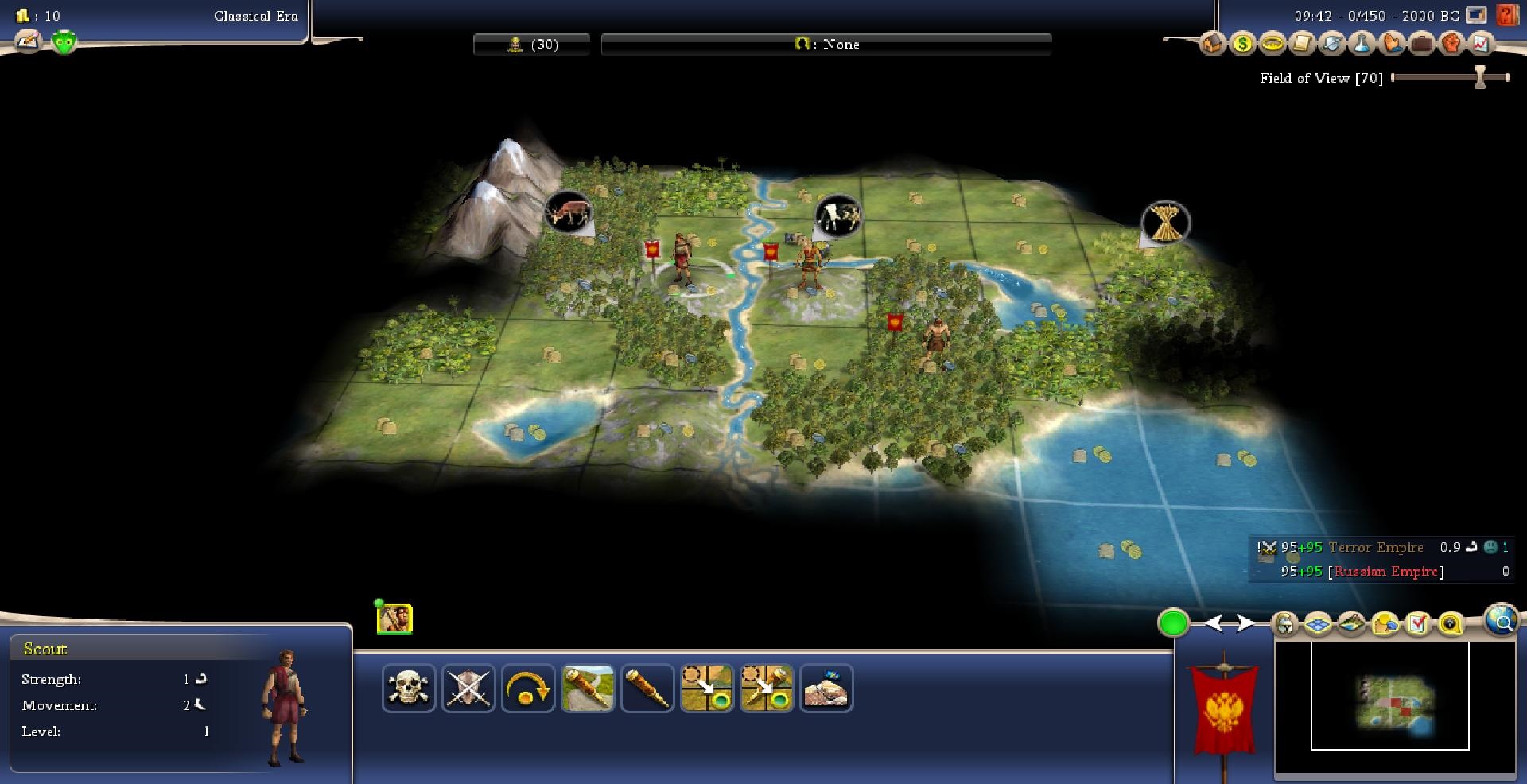Select the scout unit portrait tile

coord(394,619)
